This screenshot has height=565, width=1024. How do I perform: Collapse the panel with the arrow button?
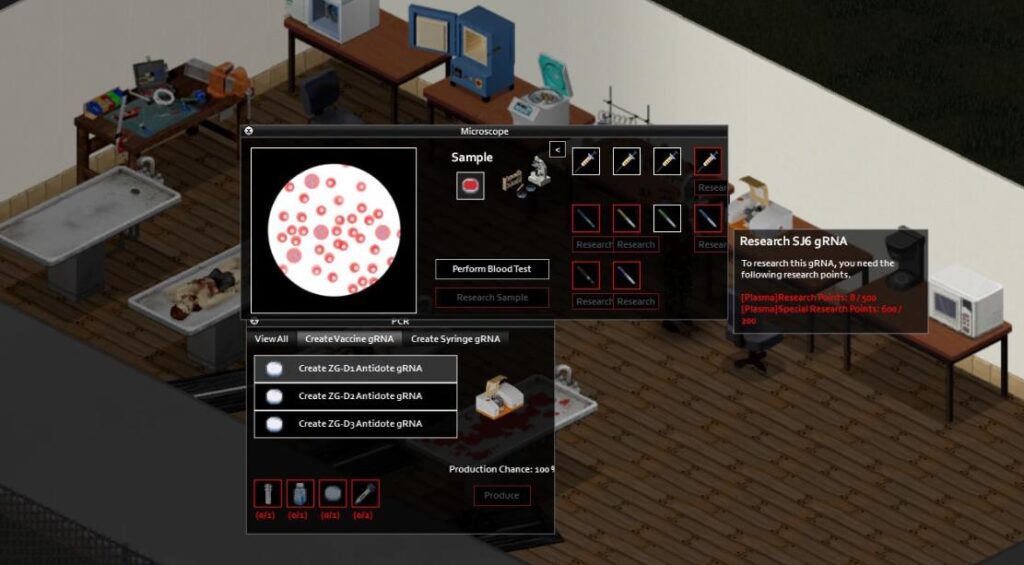coord(557,149)
